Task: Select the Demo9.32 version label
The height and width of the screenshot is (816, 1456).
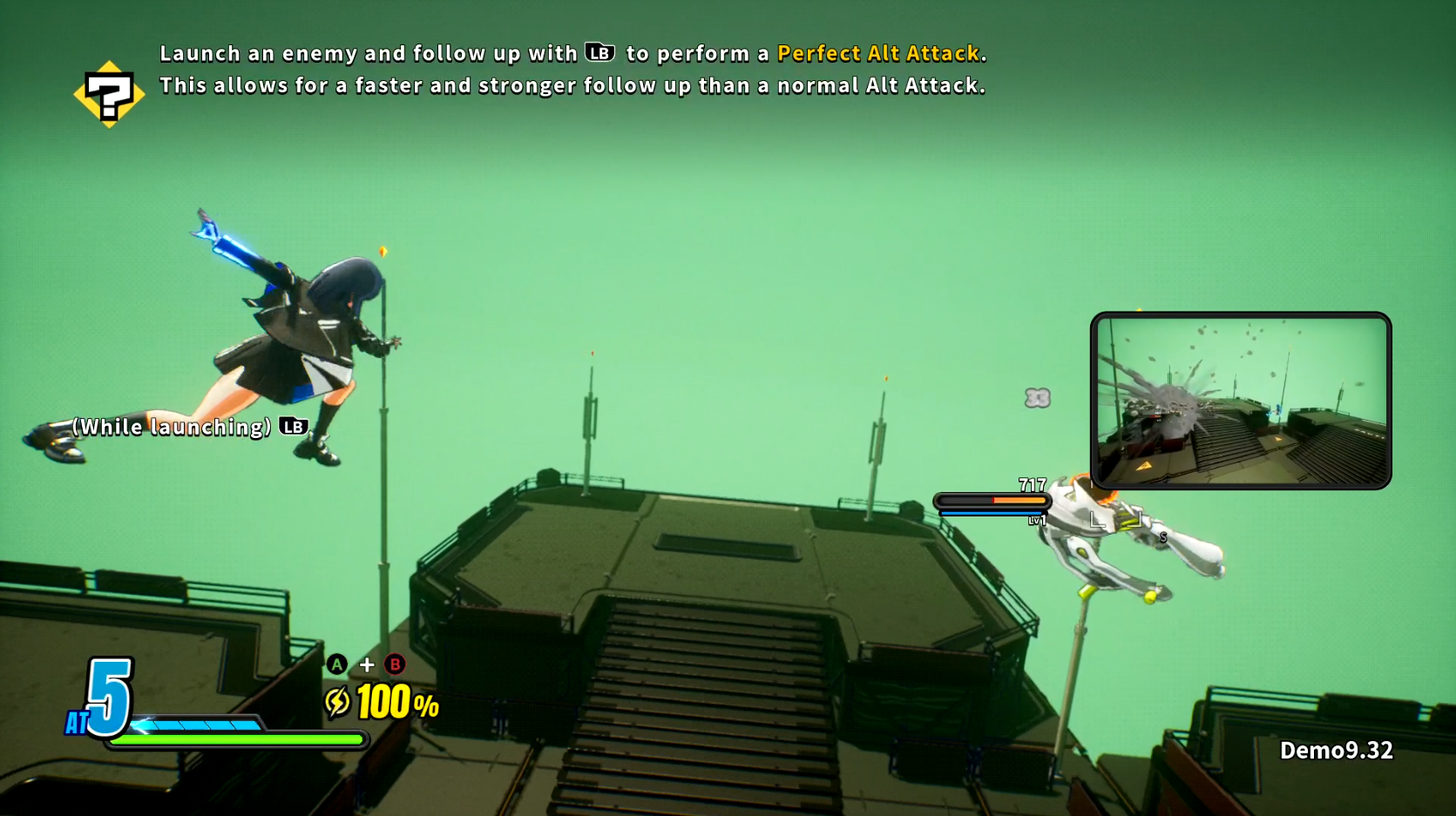Action: tap(1337, 749)
